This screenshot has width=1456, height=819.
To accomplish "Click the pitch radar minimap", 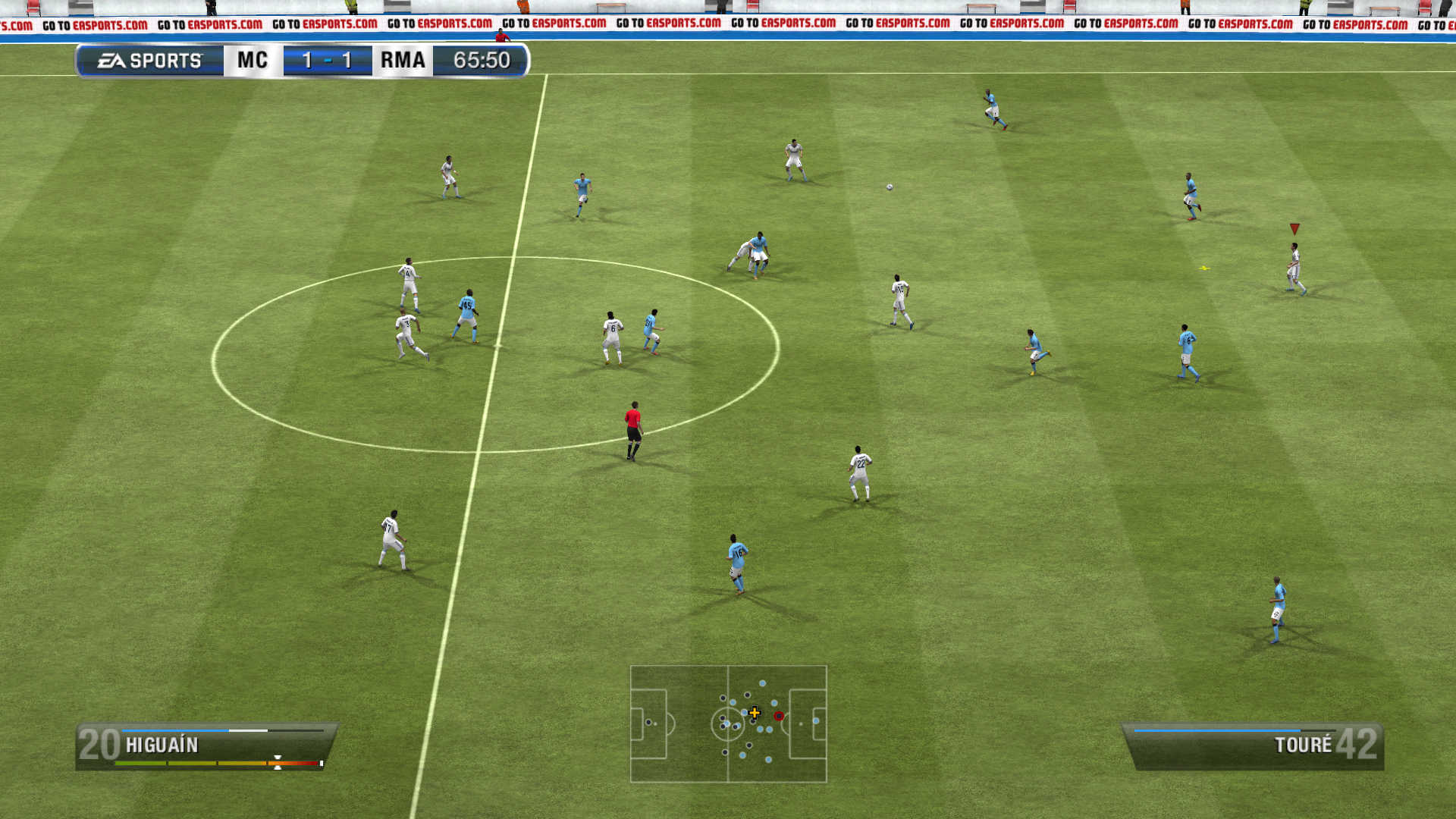I will (728, 723).
